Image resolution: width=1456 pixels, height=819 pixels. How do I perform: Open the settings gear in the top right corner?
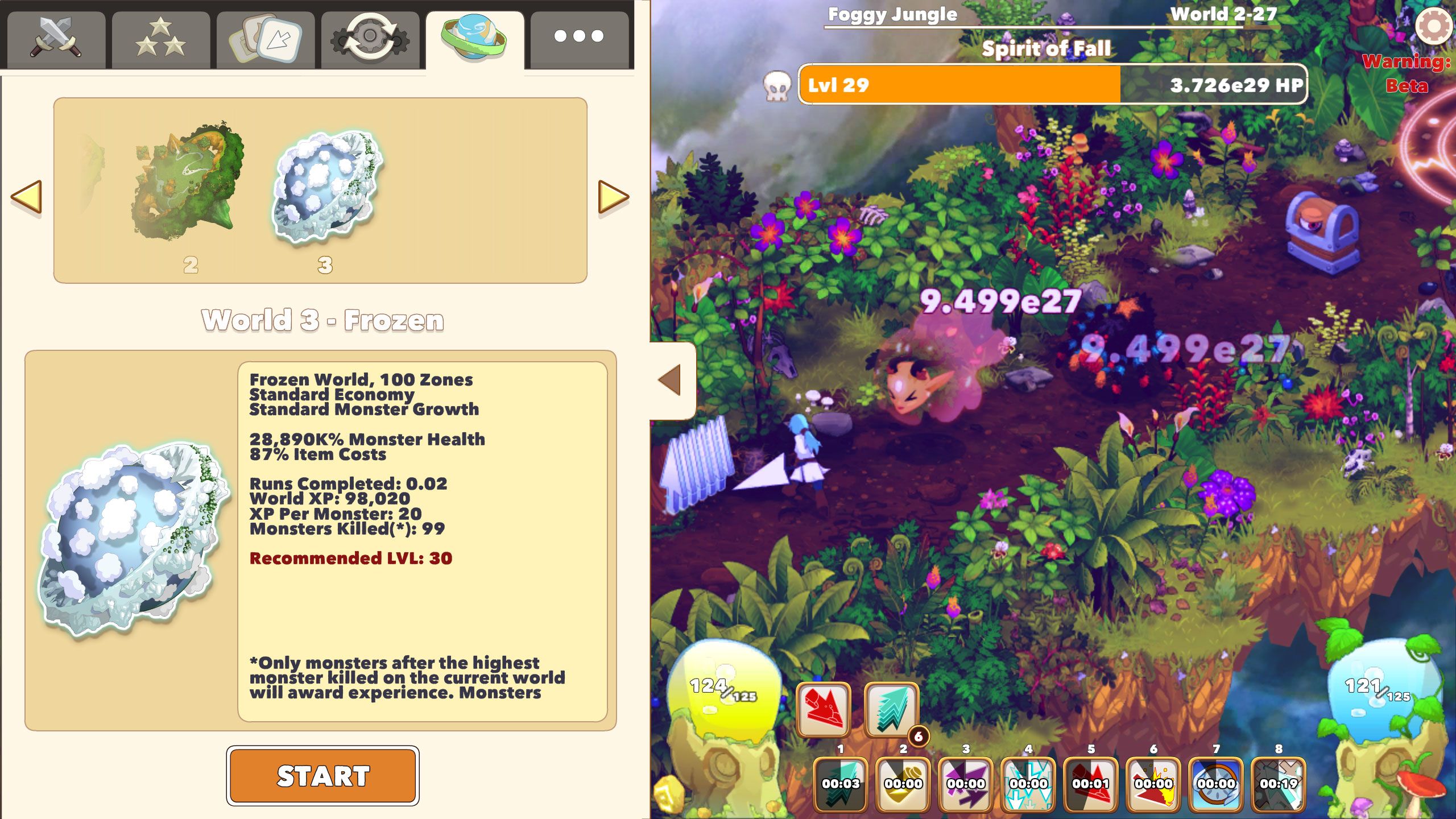tap(1436, 26)
